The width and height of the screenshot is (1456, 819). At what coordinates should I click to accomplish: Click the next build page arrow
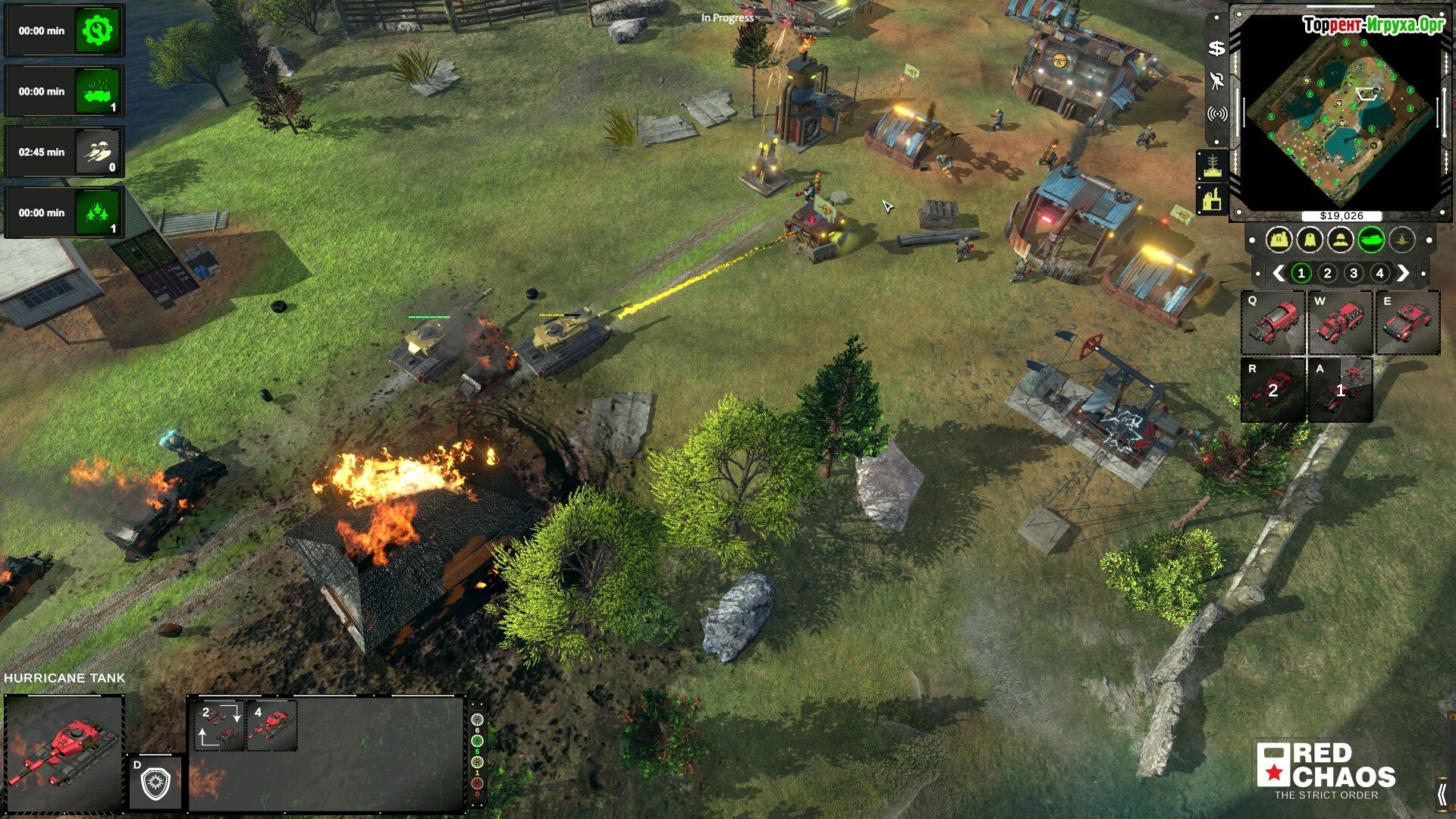tap(1403, 273)
